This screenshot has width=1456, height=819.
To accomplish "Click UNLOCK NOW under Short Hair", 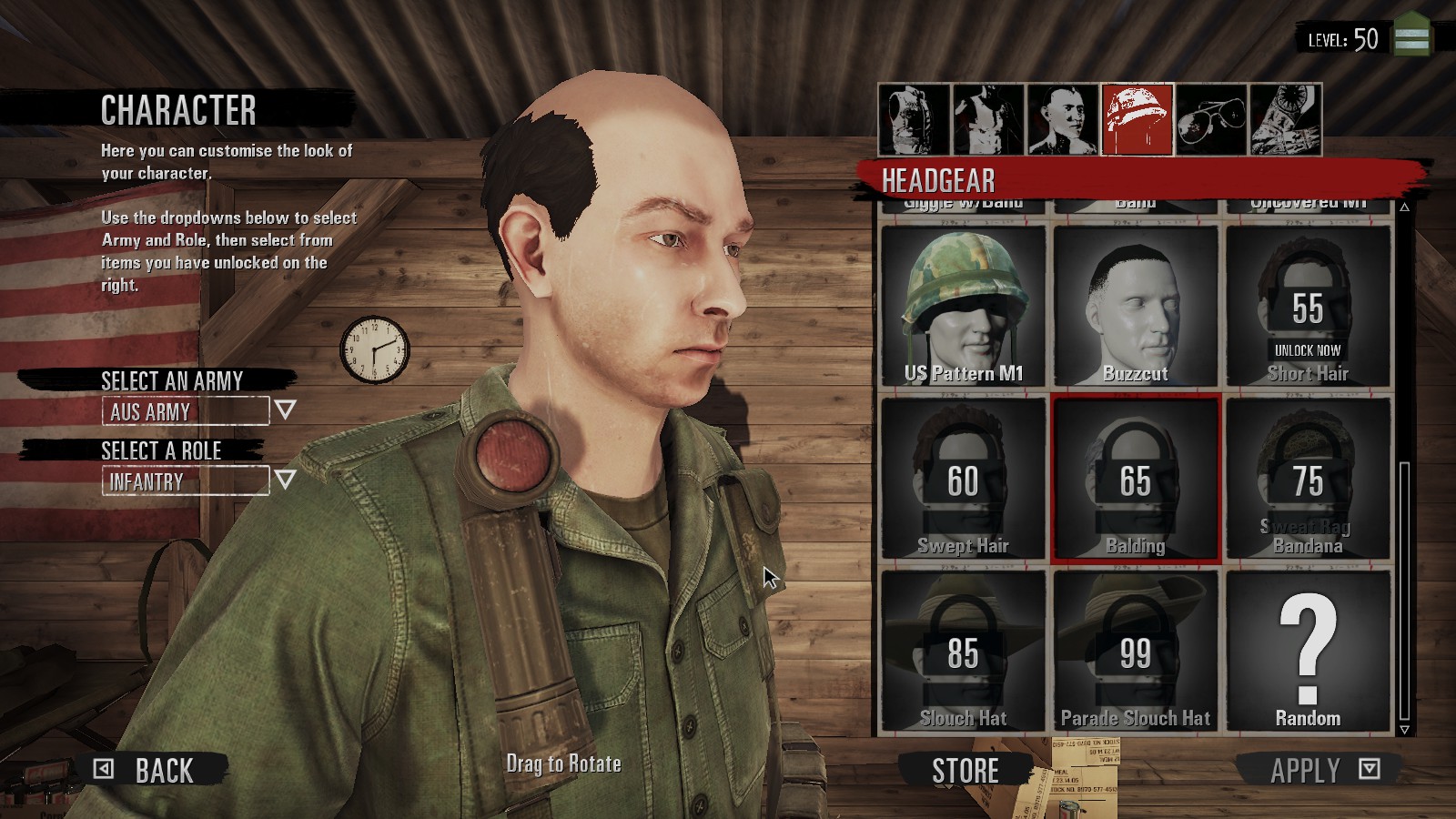I will (x=1308, y=349).
